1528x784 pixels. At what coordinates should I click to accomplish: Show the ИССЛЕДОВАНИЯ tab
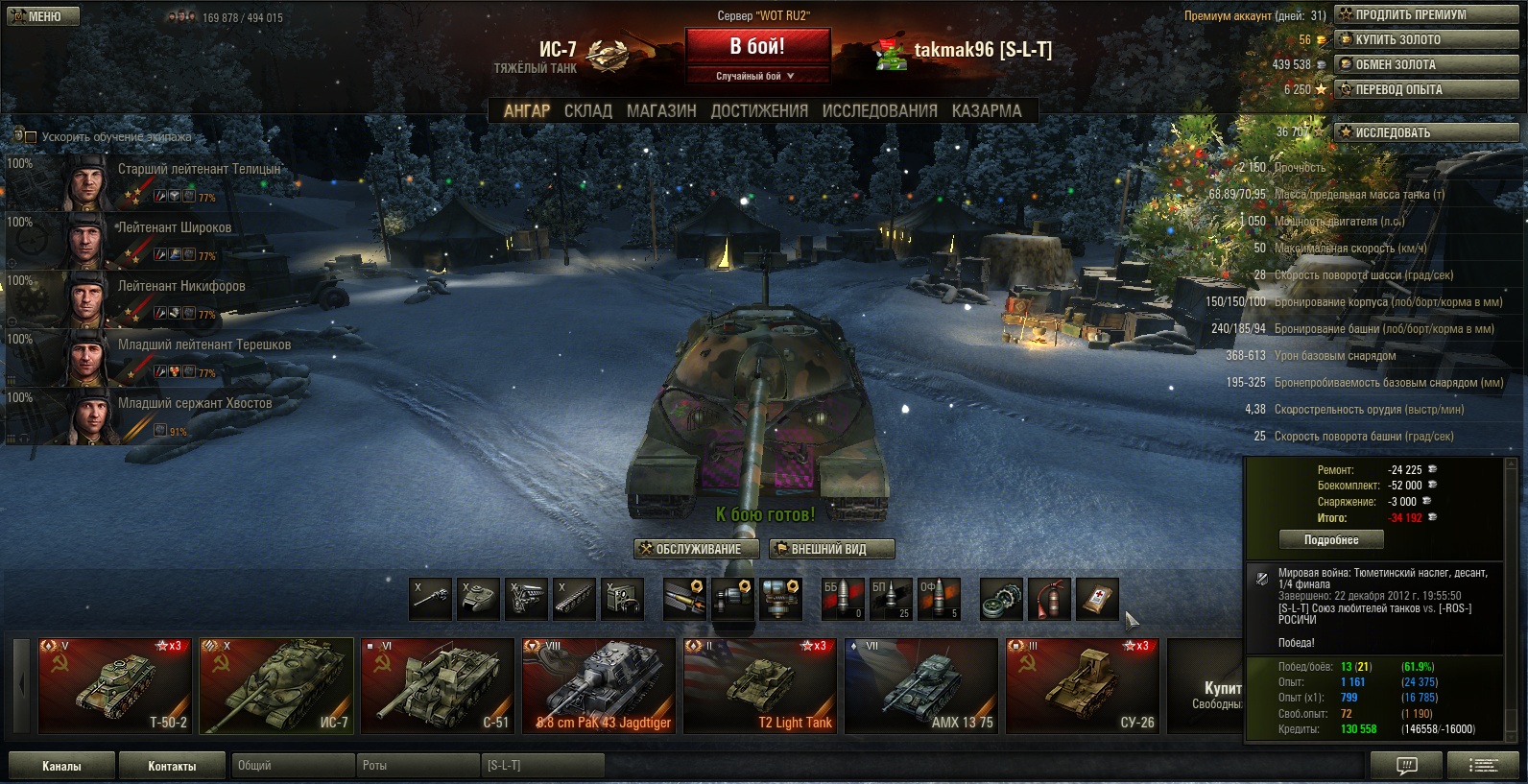[x=879, y=111]
